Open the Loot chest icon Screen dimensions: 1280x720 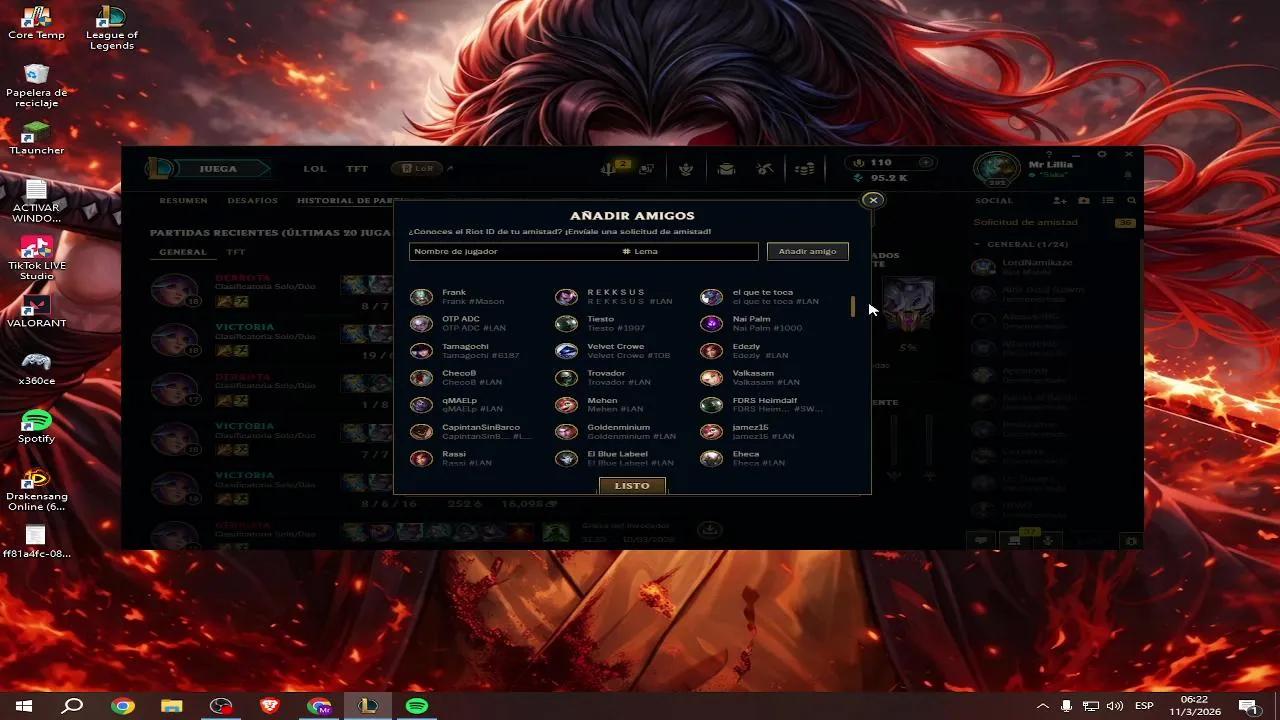click(726, 168)
